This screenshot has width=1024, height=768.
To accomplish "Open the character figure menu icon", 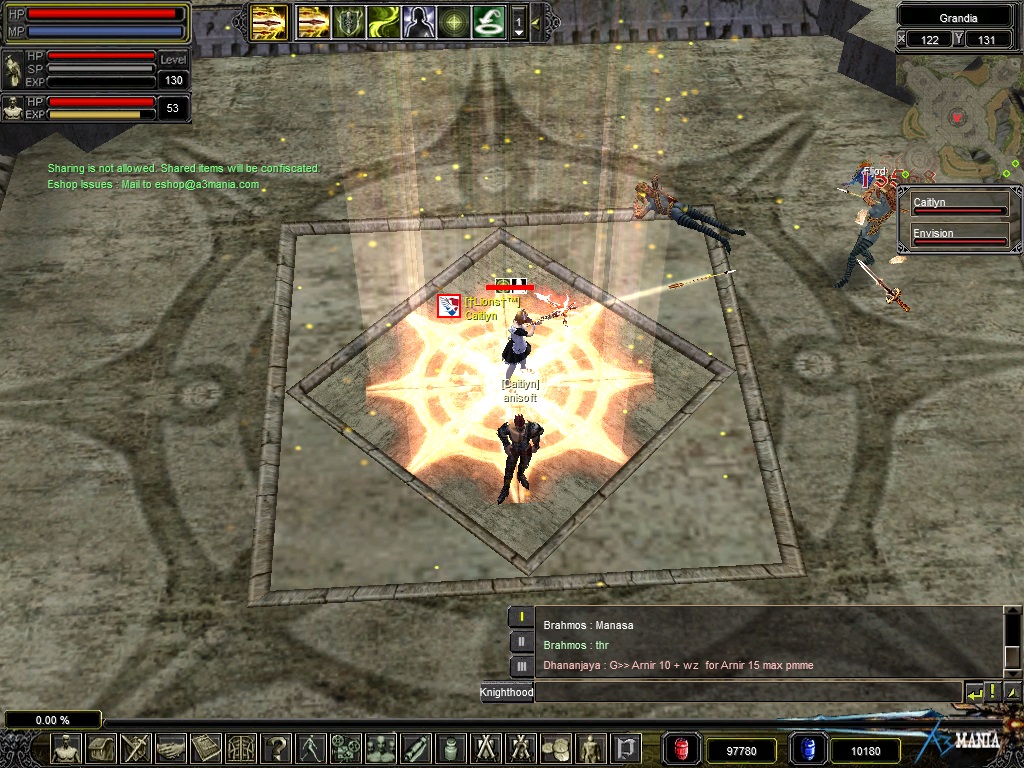I will click(66, 748).
